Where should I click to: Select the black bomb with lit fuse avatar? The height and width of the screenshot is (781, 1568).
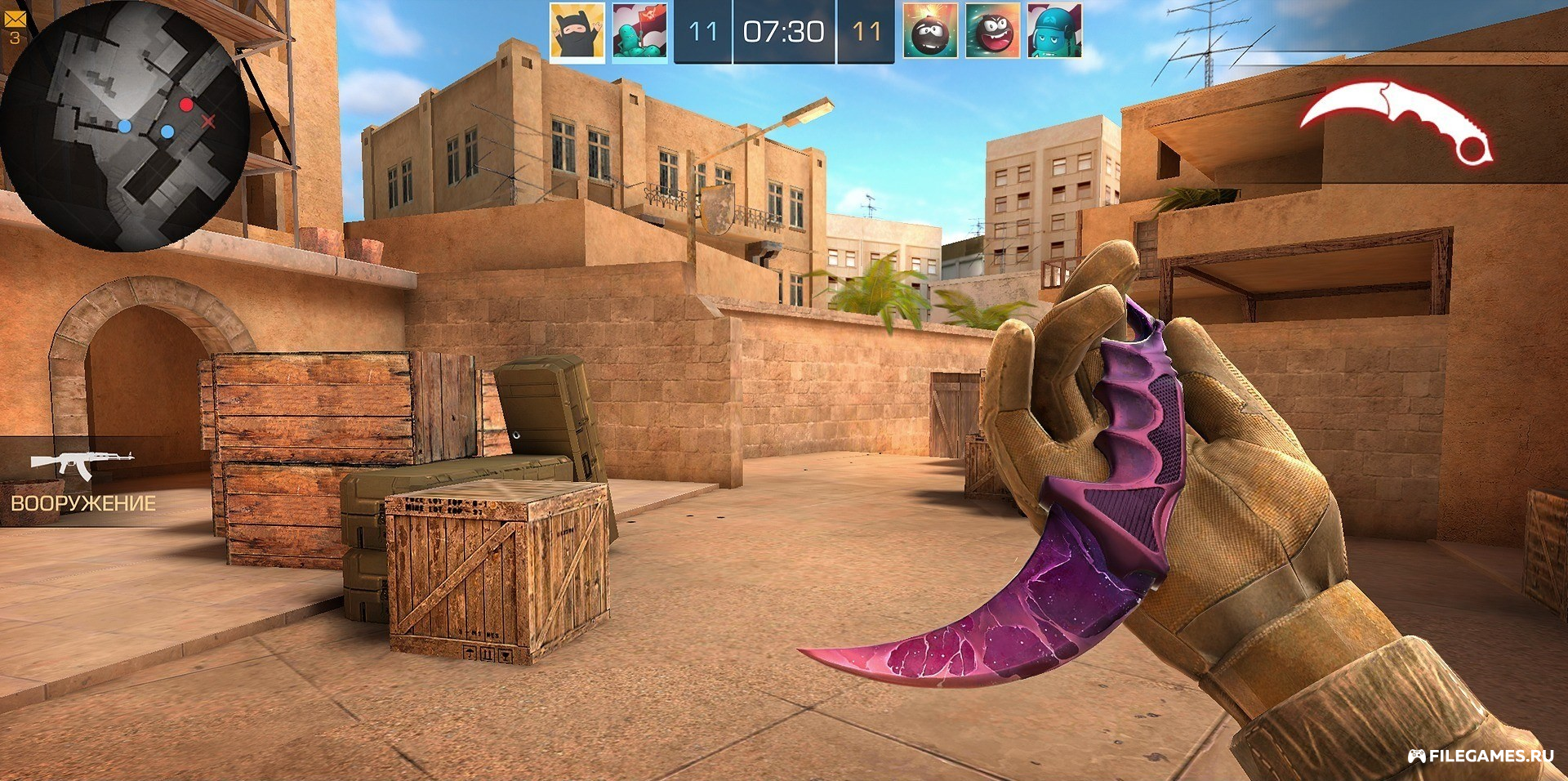(930, 31)
